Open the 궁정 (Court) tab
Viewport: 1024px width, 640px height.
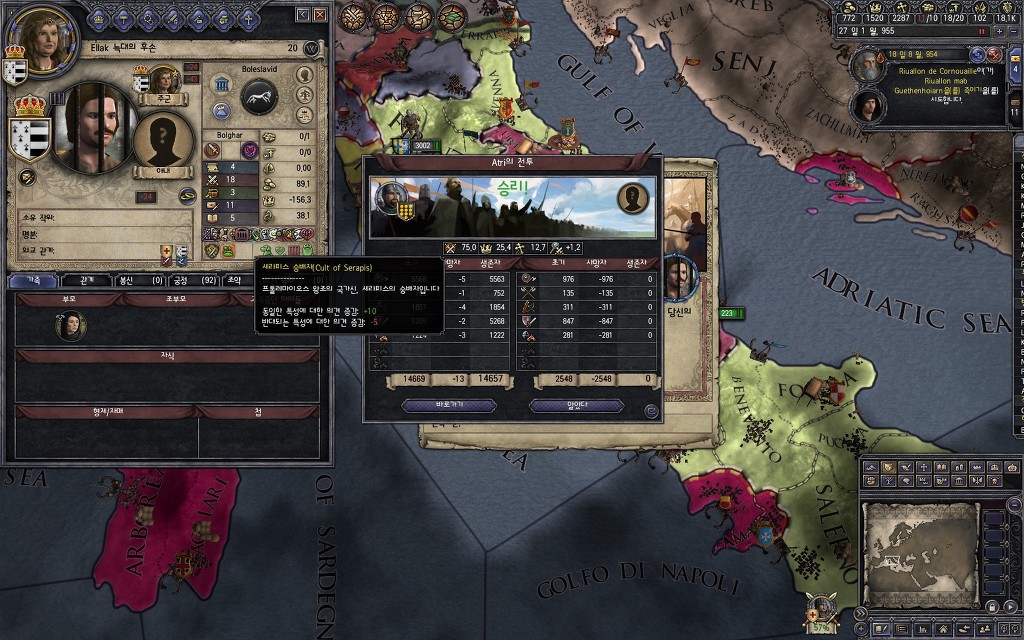coord(195,281)
